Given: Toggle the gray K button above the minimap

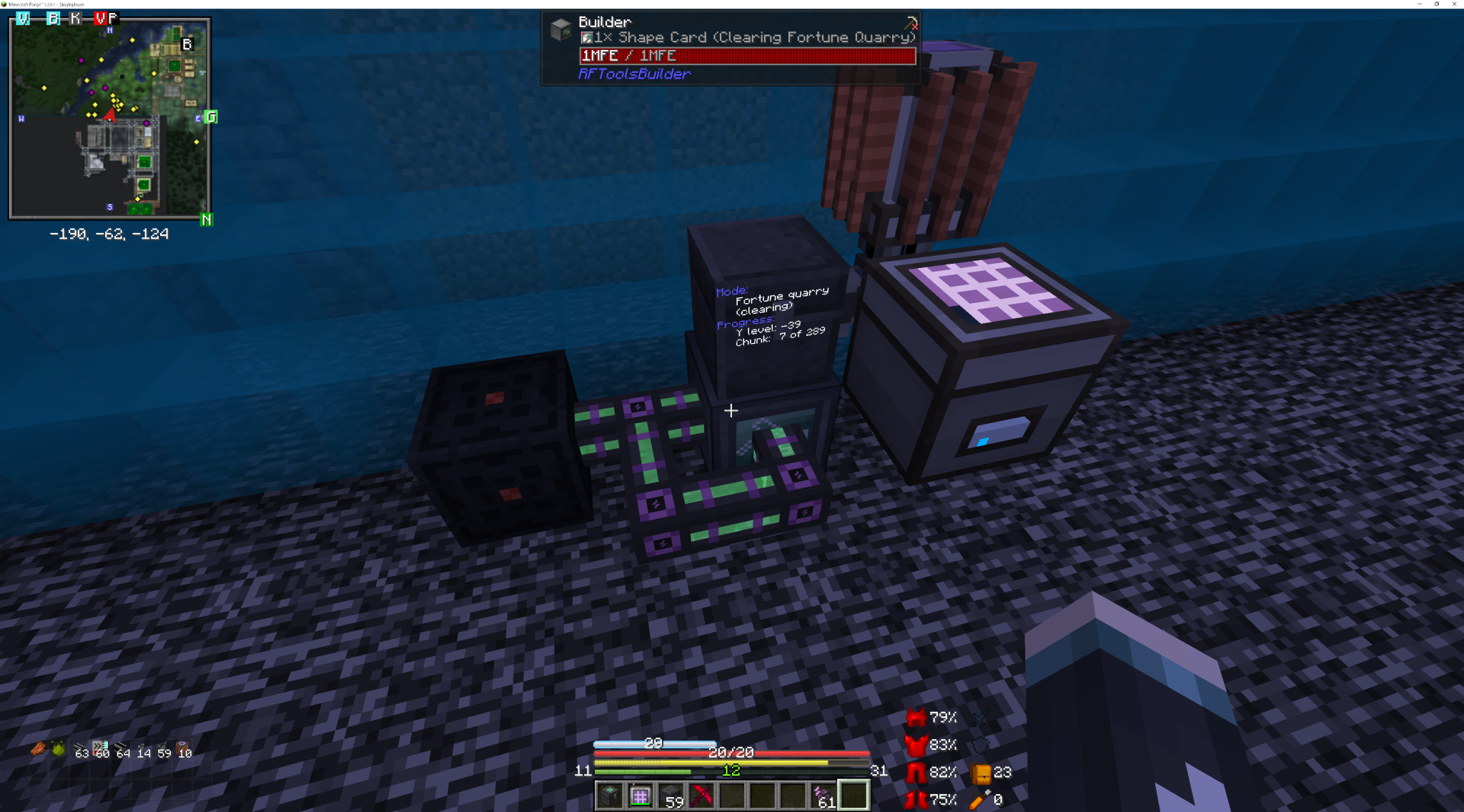Looking at the screenshot, I should point(74,19).
